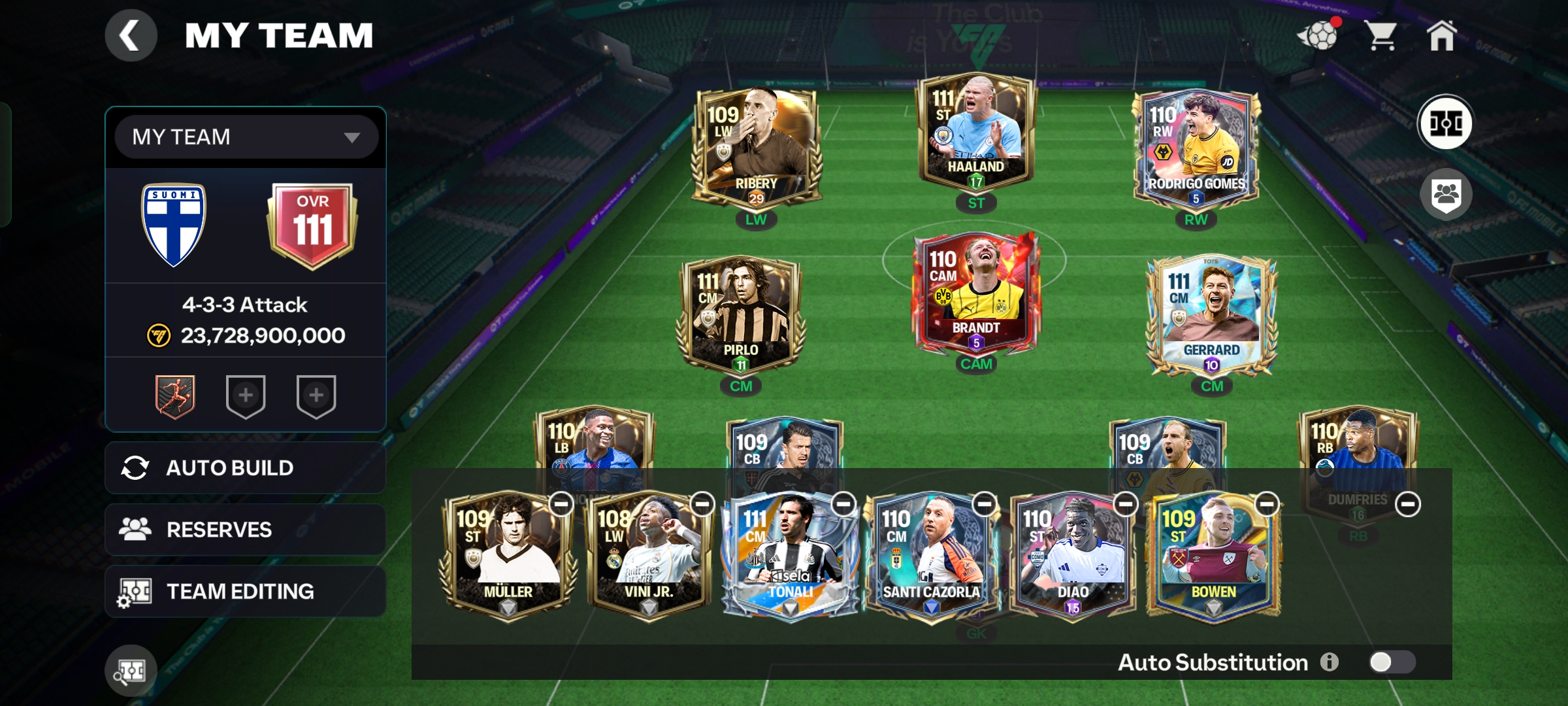Toggle the Auto Substitution switch
The width and height of the screenshot is (1568, 706).
coord(1392,662)
